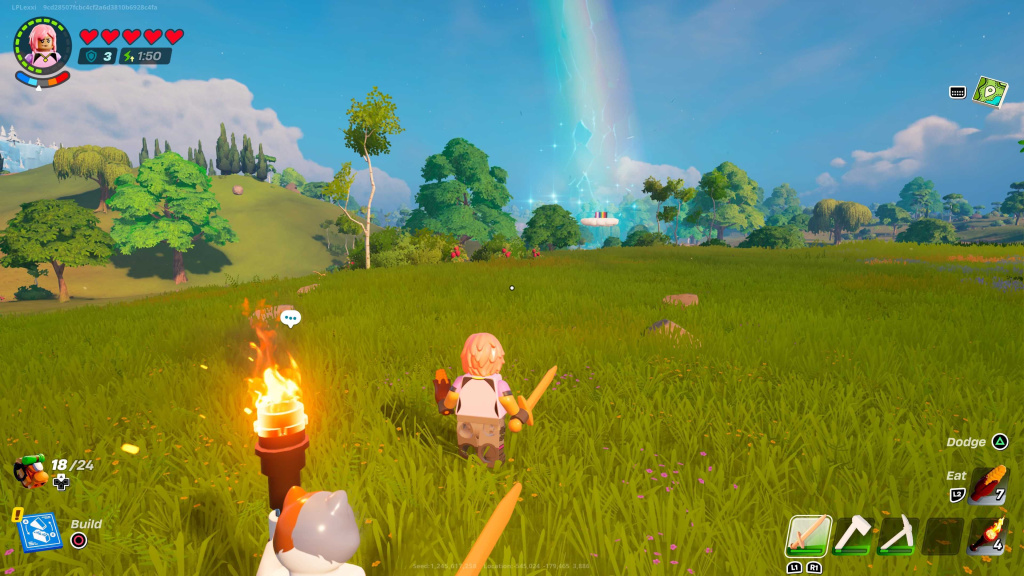Choose the corn food slot to eat
Image resolution: width=1024 pixels, height=576 pixels.
988,486
